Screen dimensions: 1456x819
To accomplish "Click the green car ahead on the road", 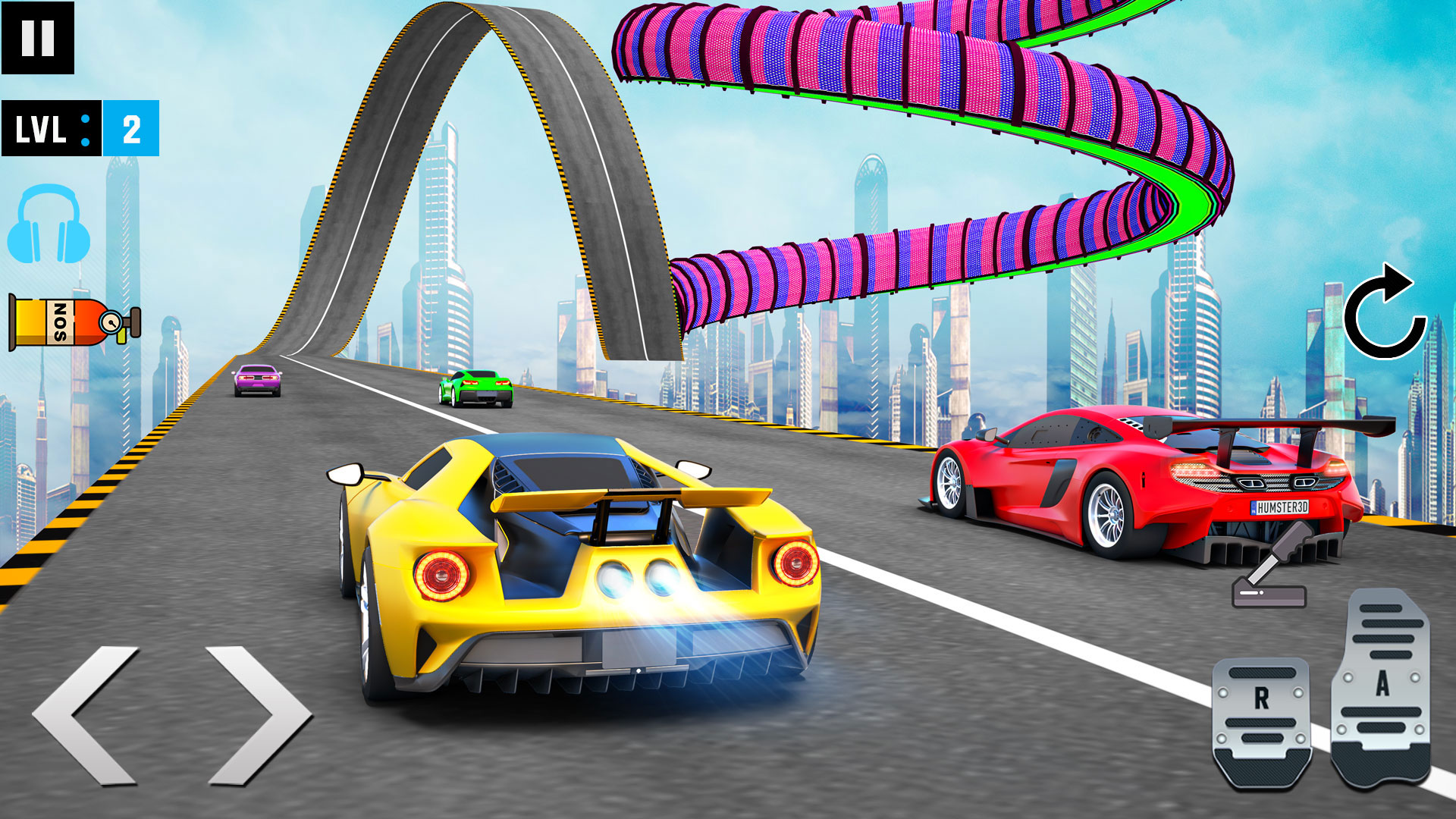I will click(x=474, y=387).
